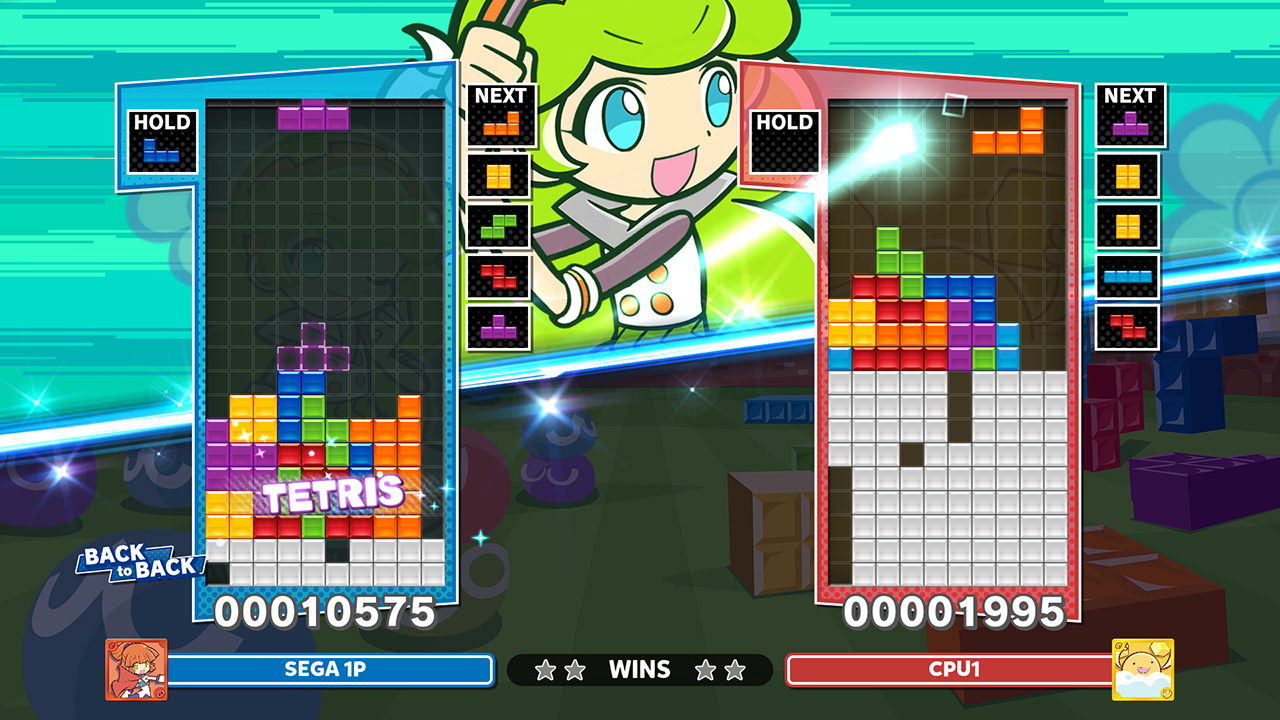1280x720 pixels.
Task: Click the purple T-piece in right NEXT queue
Action: click(1130, 125)
